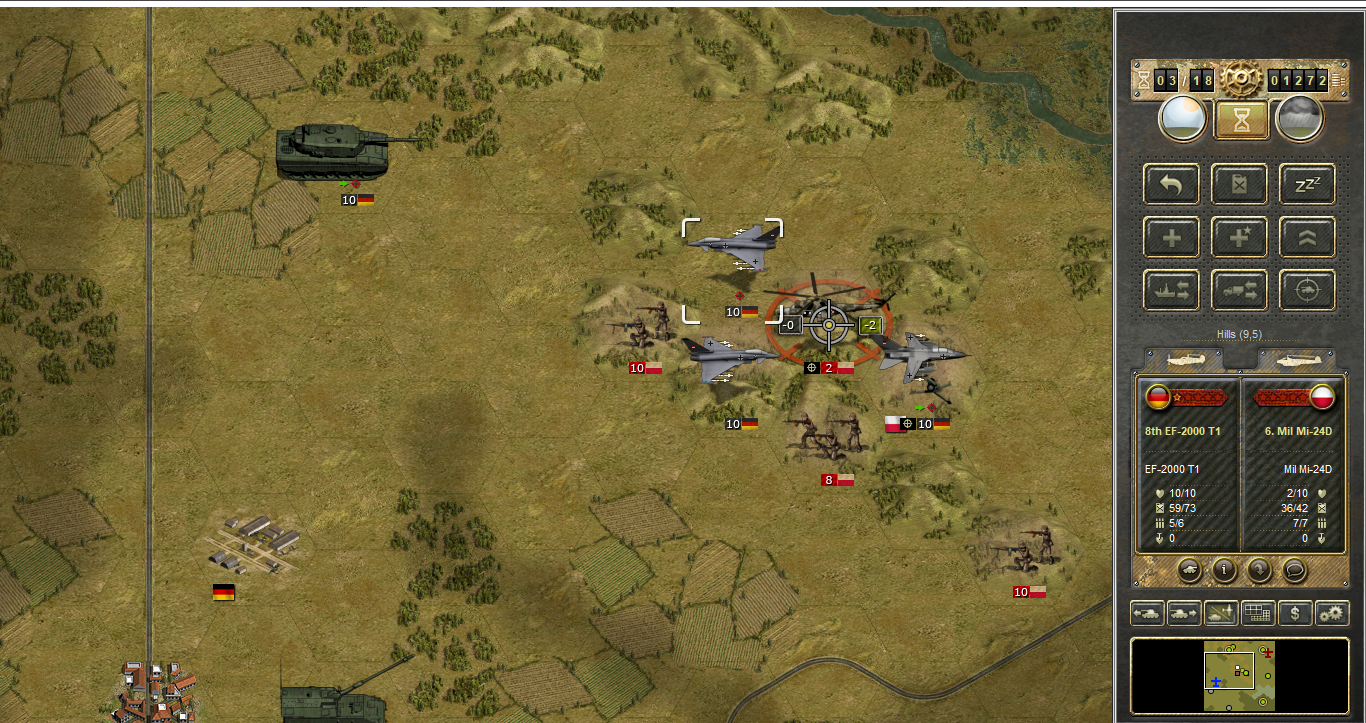1366x723 pixels.
Task: Click the minimap to jump the view
Action: [x=1239, y=676]
